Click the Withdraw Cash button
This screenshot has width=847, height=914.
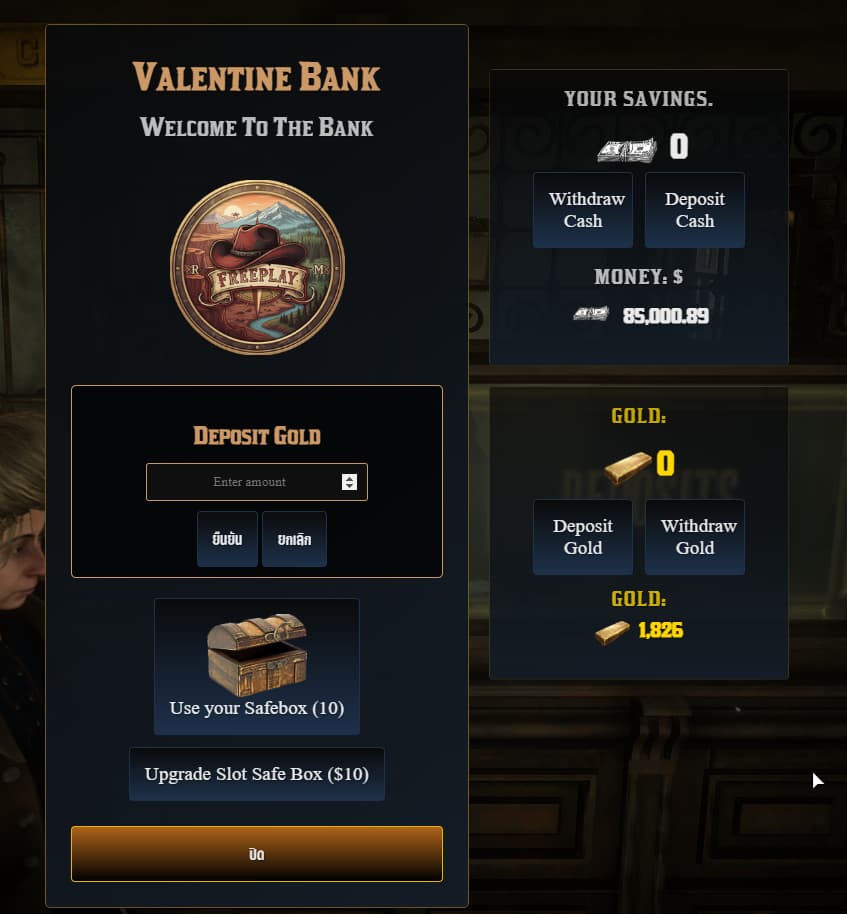click(x=583, y=210)
